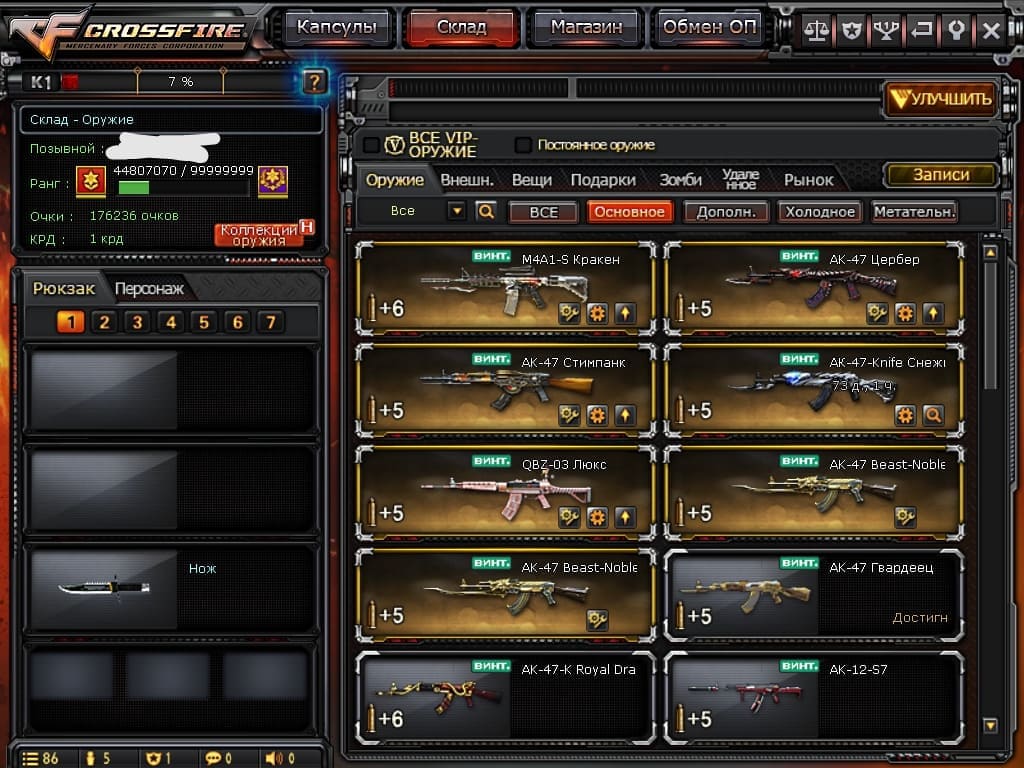Open the Капсулы menu
This screenshot has height=768, width=1024.
click(337, 28)
